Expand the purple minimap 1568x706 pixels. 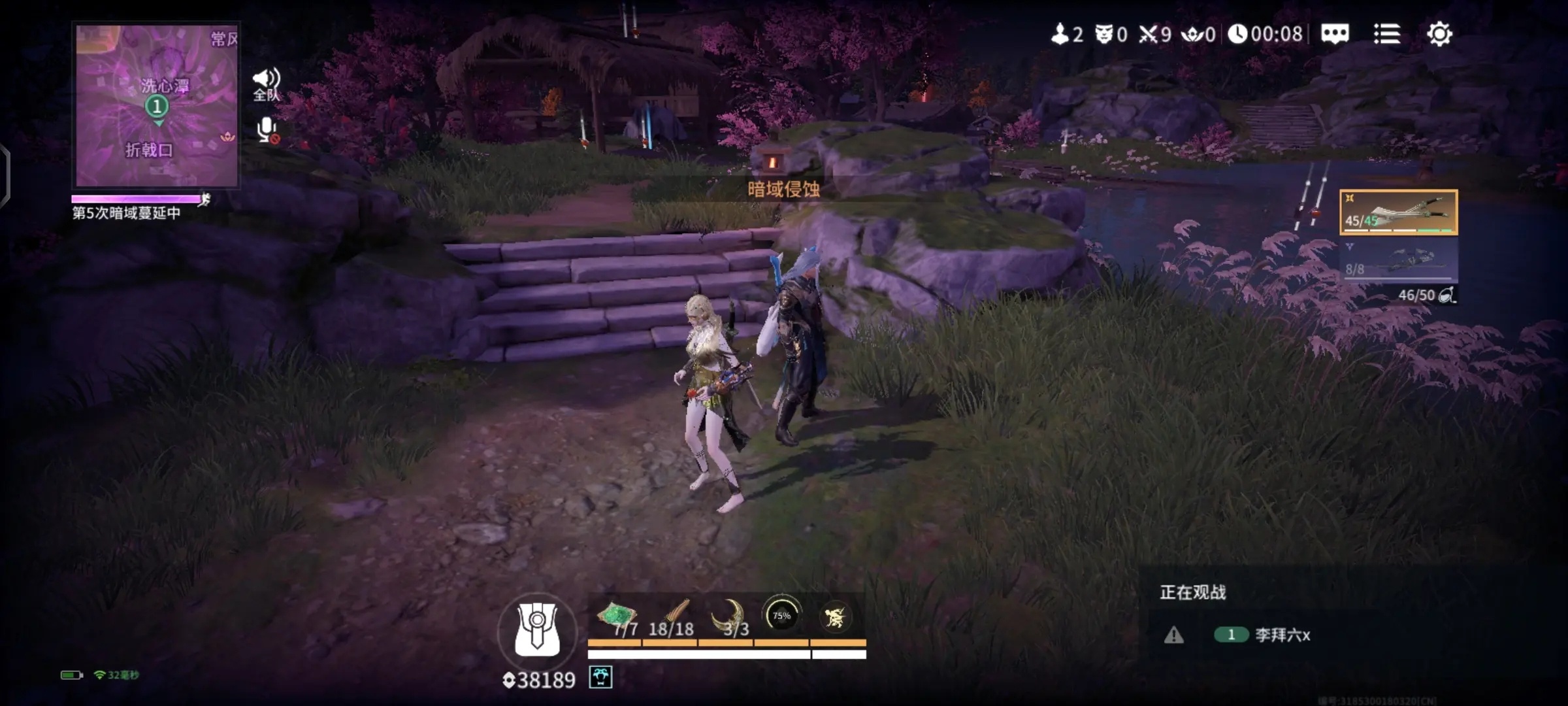pyautogui.click(x=157, y=106)
